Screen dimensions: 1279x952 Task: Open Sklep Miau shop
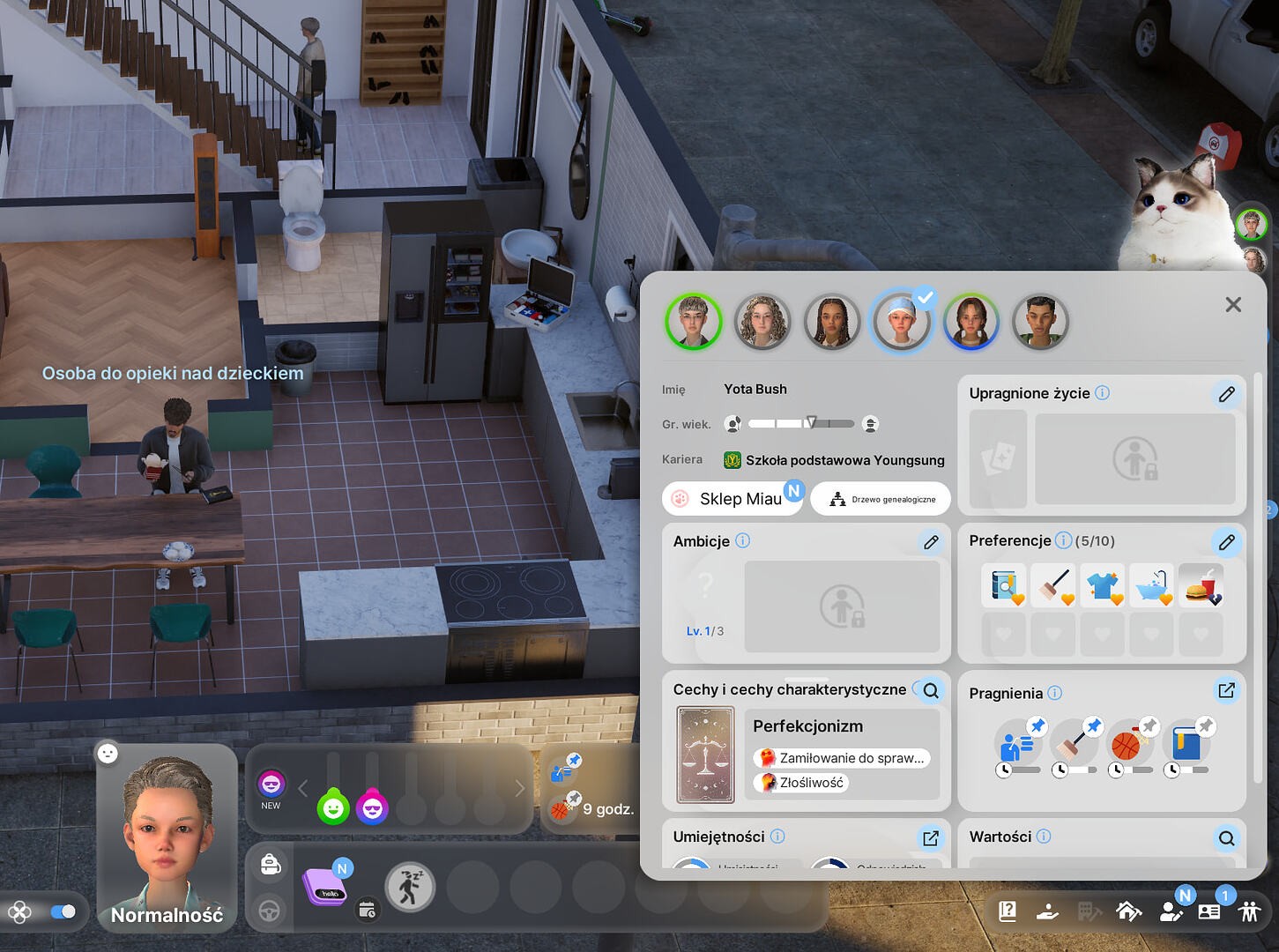coord(732,499)
